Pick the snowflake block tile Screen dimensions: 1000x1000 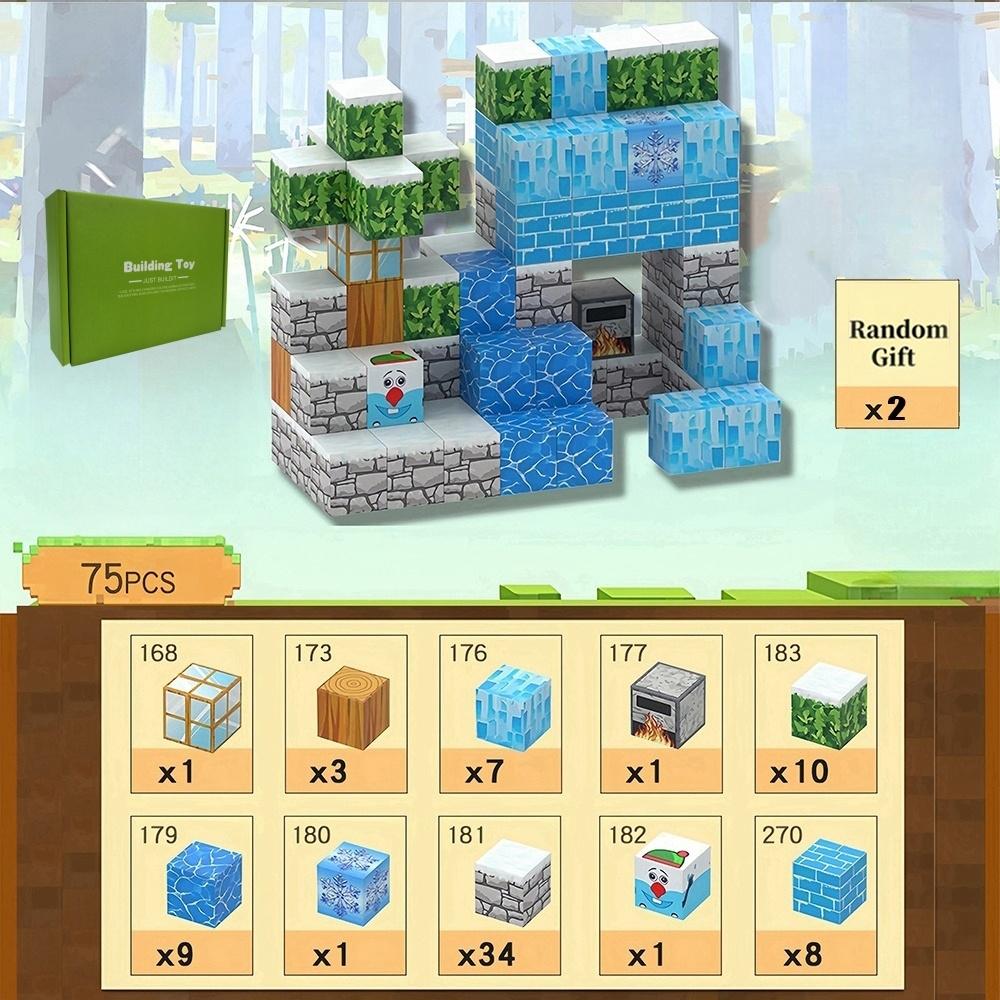tap(346, 893)
